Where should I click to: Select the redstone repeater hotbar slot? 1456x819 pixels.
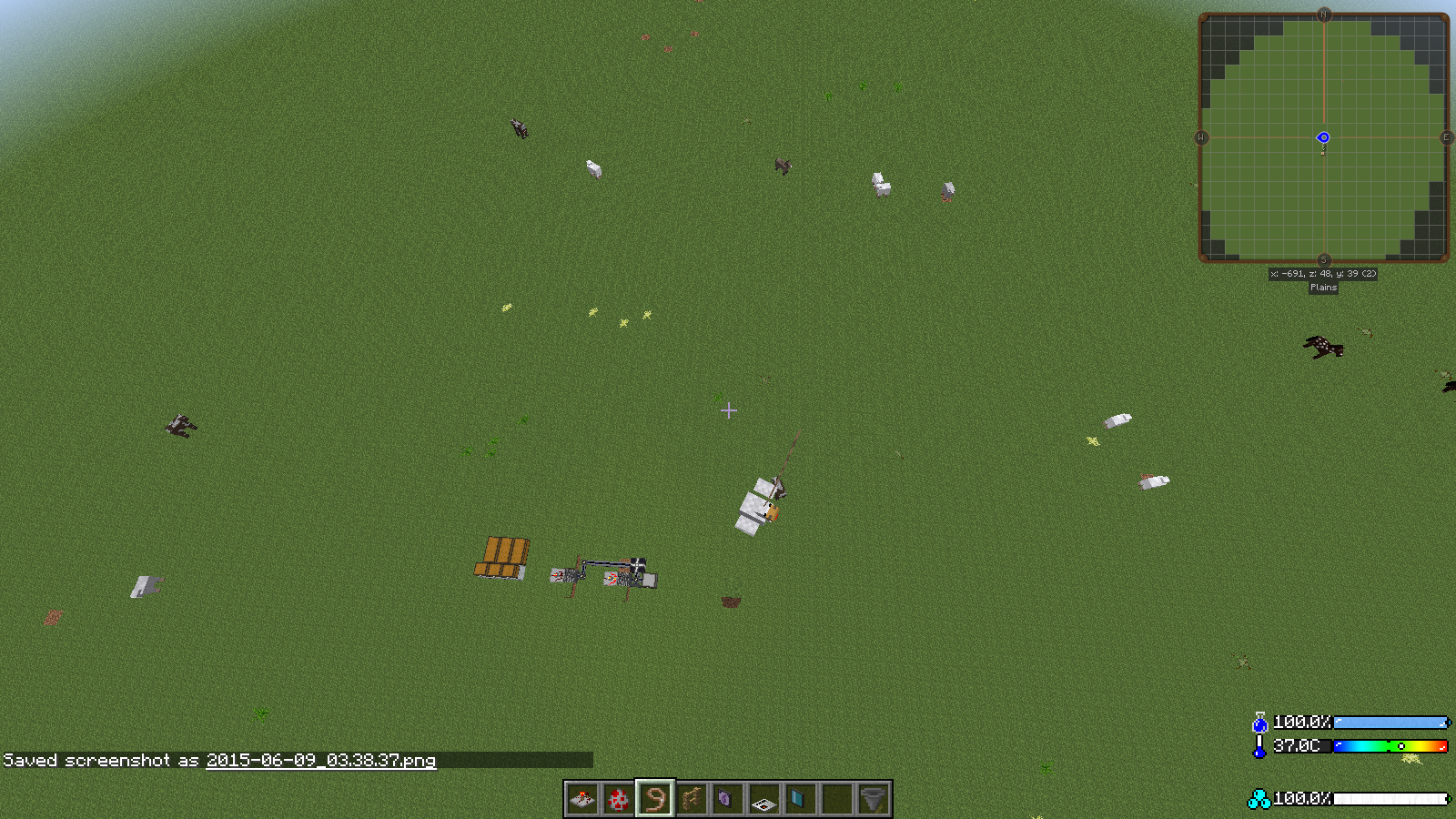coord(582,799)
